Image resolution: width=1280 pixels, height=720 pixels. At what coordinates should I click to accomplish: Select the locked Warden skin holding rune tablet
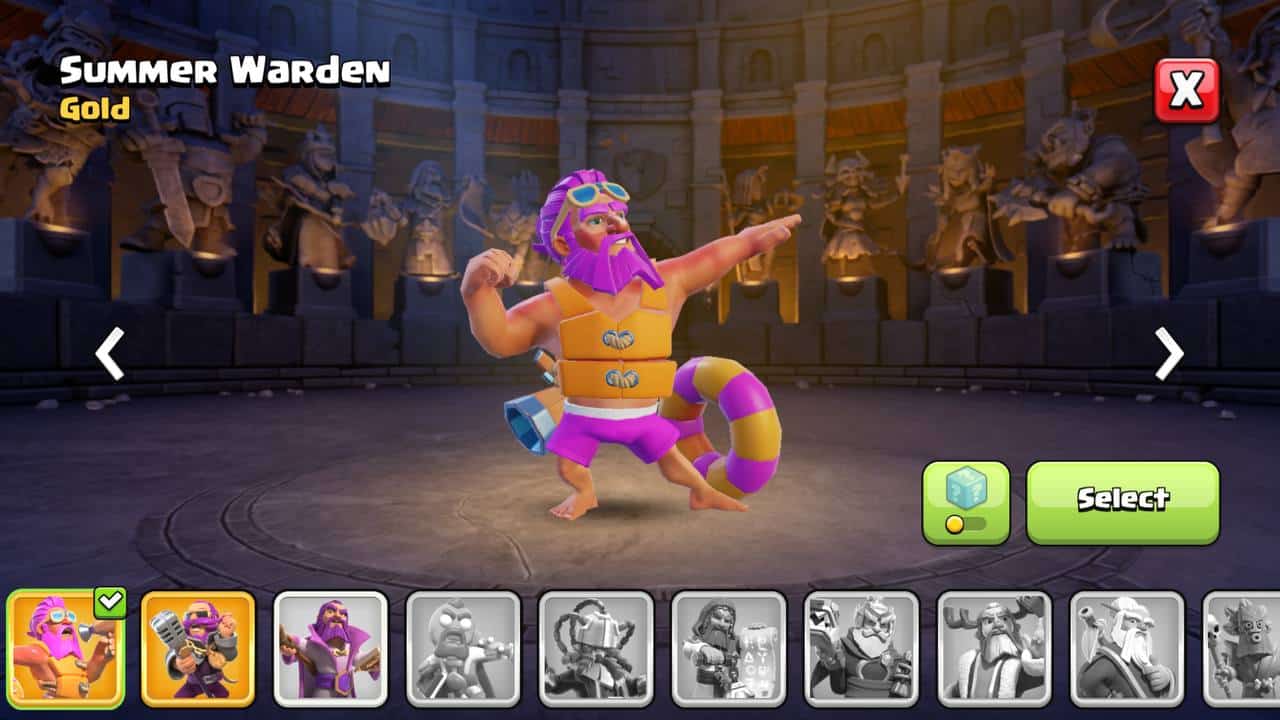coord(729,649)
